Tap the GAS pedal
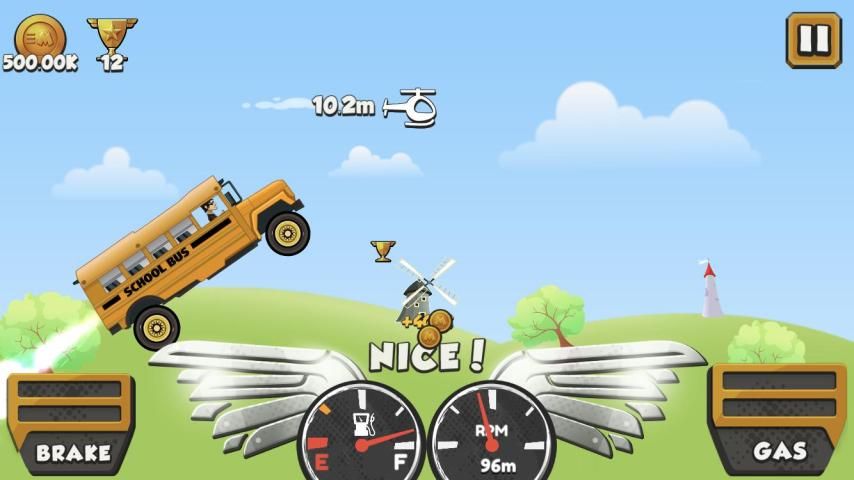854x480 pixels. pyautogui.click(x=778, y=418)
